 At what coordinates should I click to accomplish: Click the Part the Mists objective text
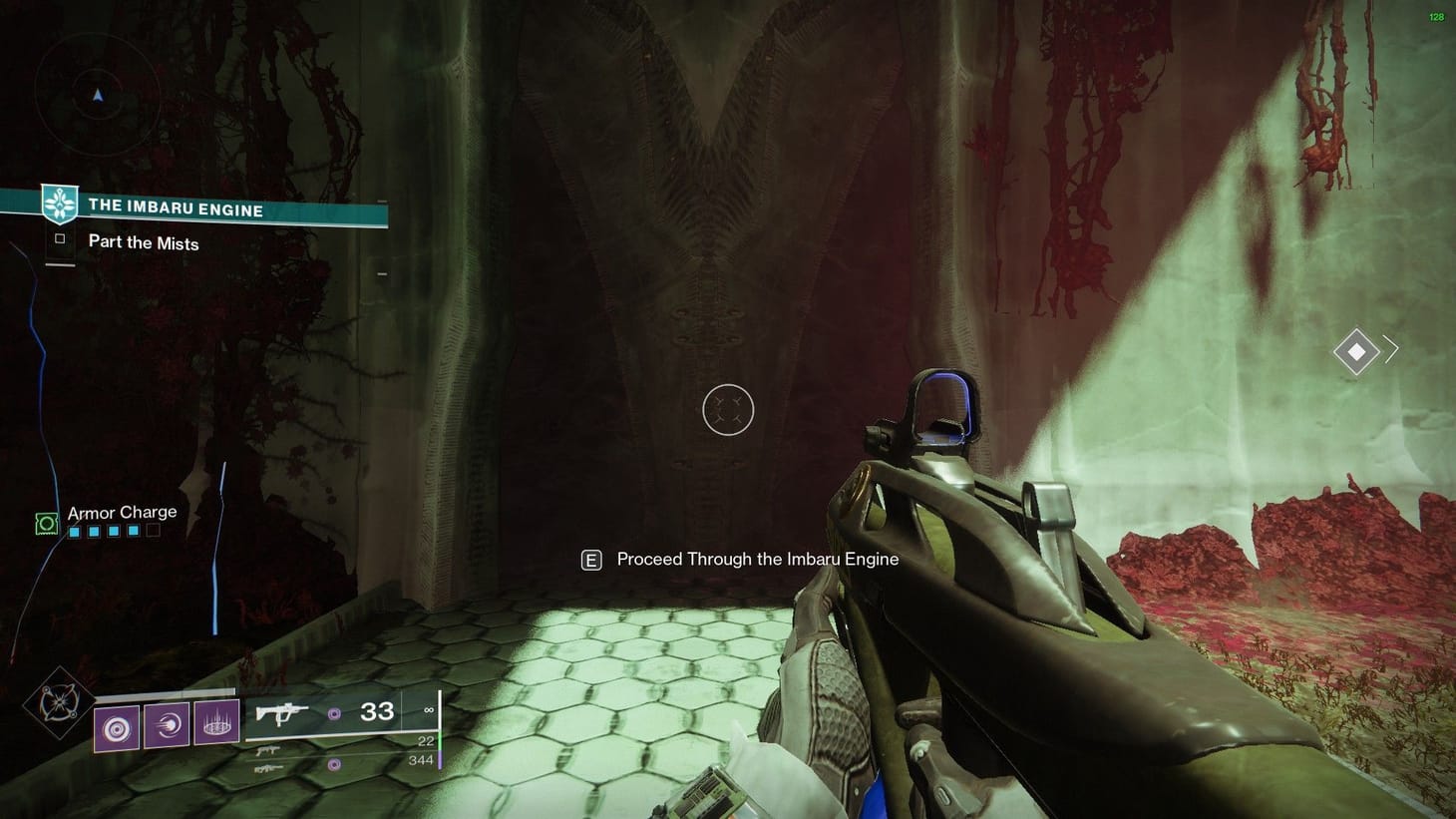(143, 242)
